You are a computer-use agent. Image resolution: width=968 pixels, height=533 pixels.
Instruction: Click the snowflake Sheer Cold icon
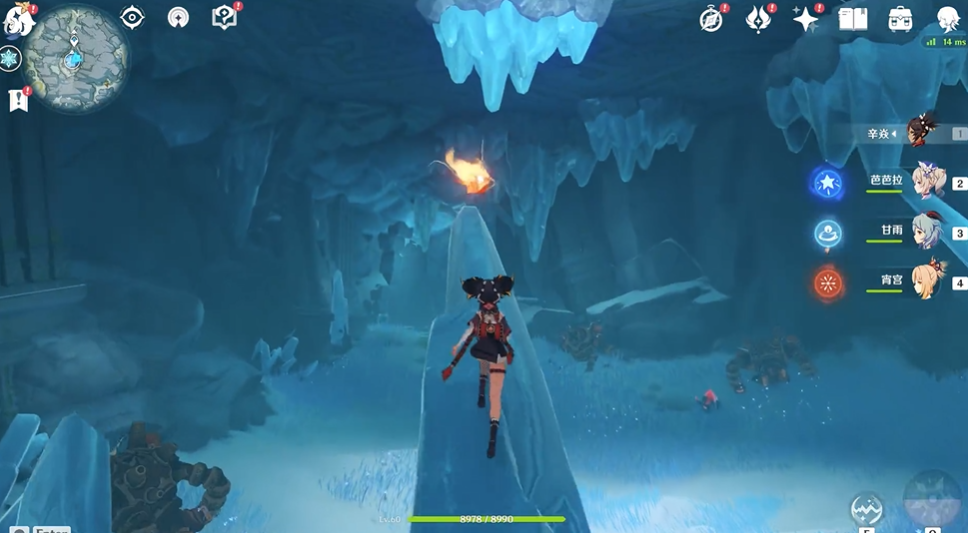click(x=10, y=59)
